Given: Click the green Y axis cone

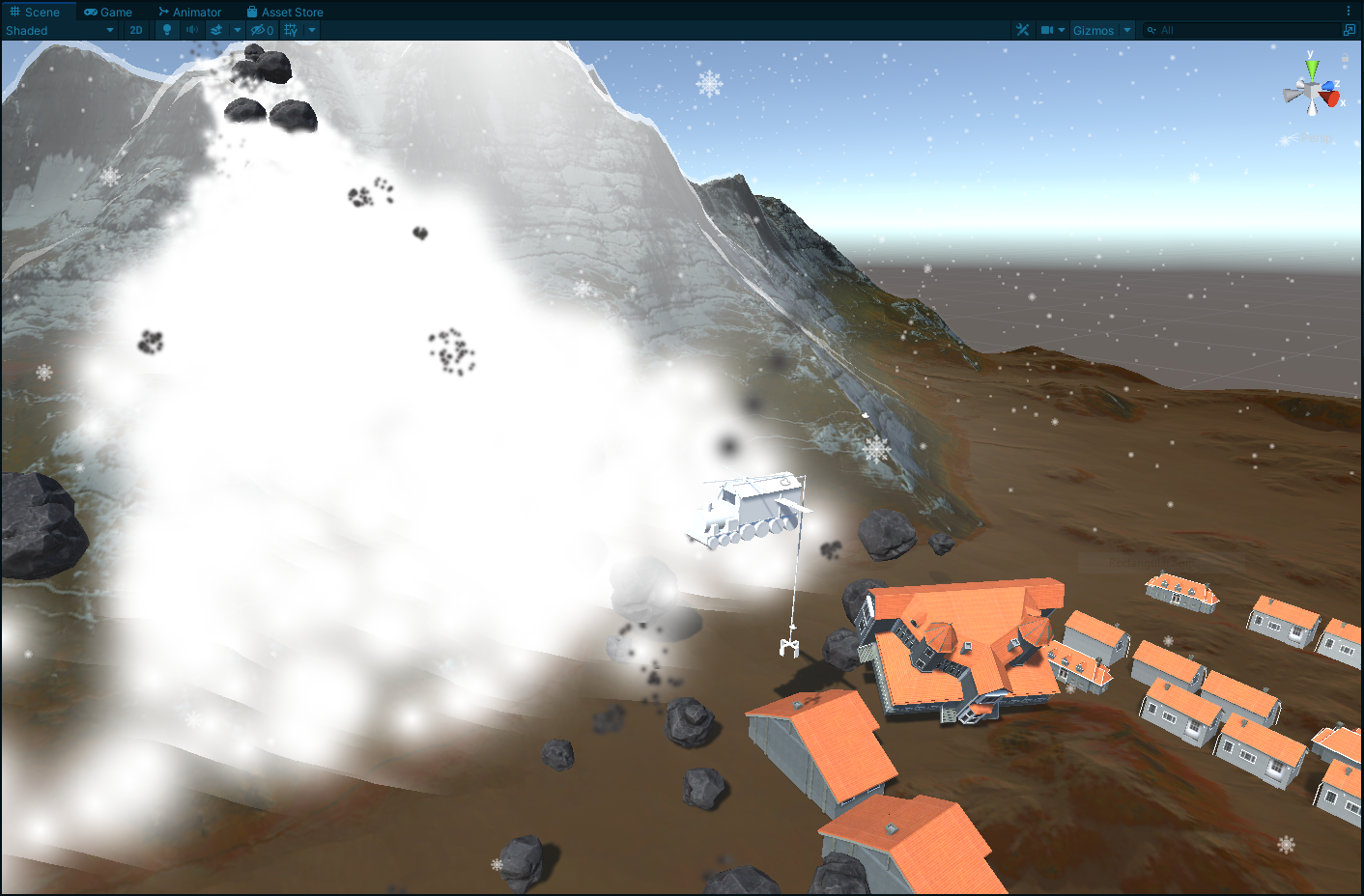Looking at the screenshot, I should pyautogui.click(x=1312, y=70).
